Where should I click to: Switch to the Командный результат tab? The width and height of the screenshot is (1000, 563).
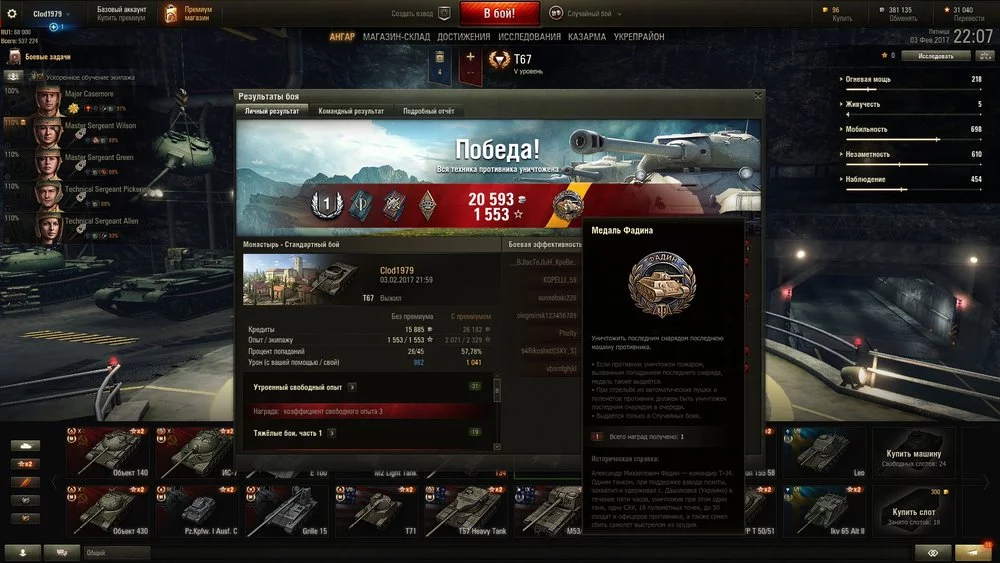[x=350, y=111]
